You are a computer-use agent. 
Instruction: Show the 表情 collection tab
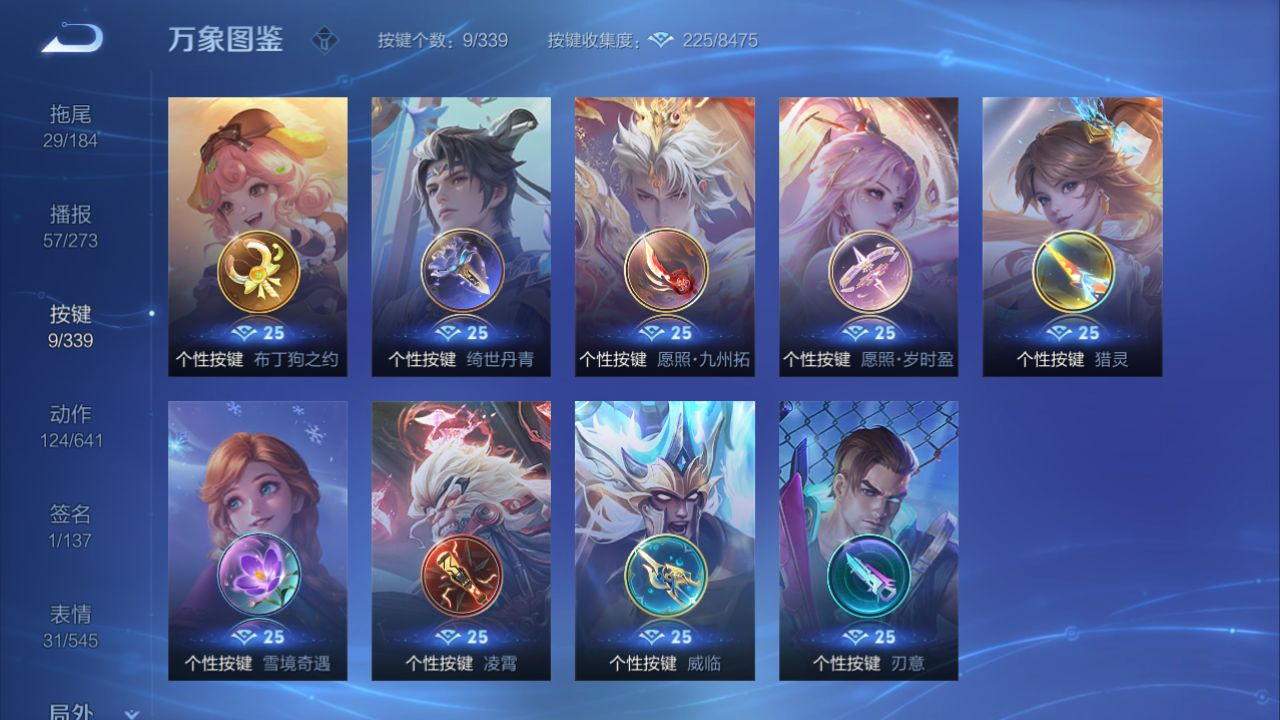click(x=70, y=626)
